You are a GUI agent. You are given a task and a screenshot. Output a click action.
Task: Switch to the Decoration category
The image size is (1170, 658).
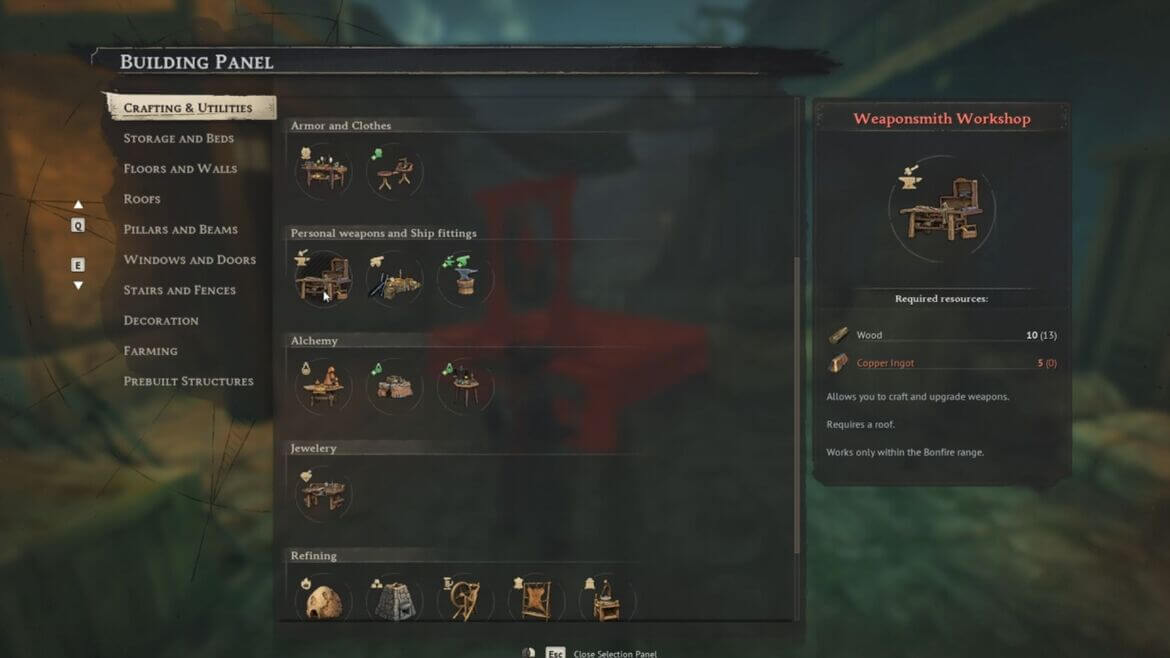click(161, 321)
